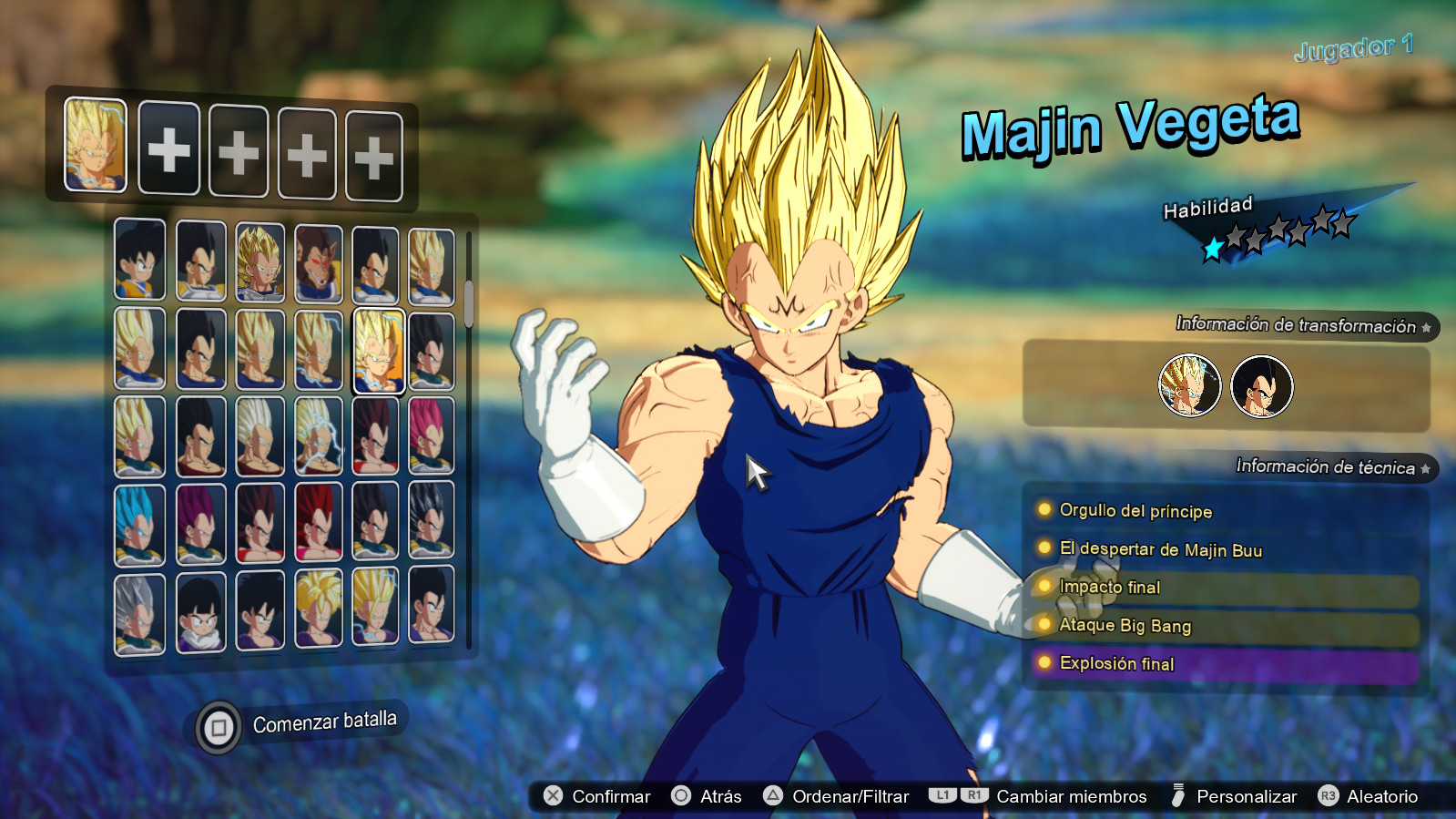Click the L1 shoulder button icon
The width and height of the screenshot is (1456, 819).
pyautogui.click(x=942, y=795)
